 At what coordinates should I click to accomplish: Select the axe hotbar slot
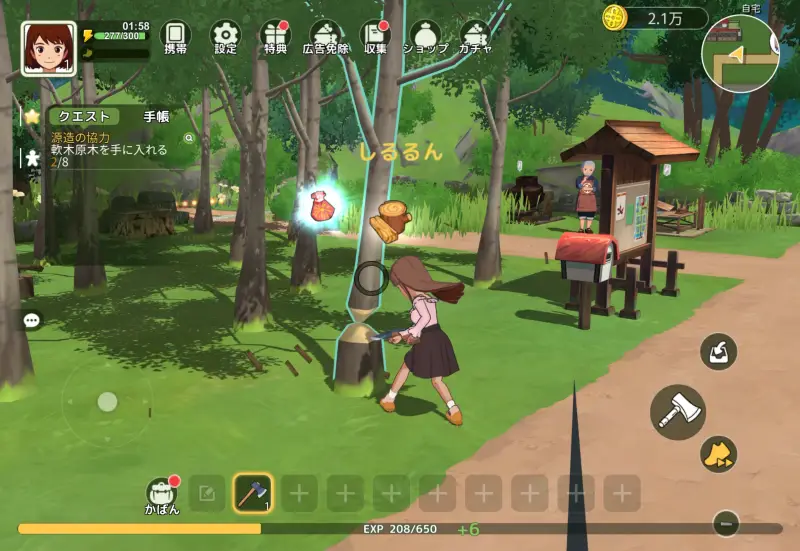click(253, 493)
